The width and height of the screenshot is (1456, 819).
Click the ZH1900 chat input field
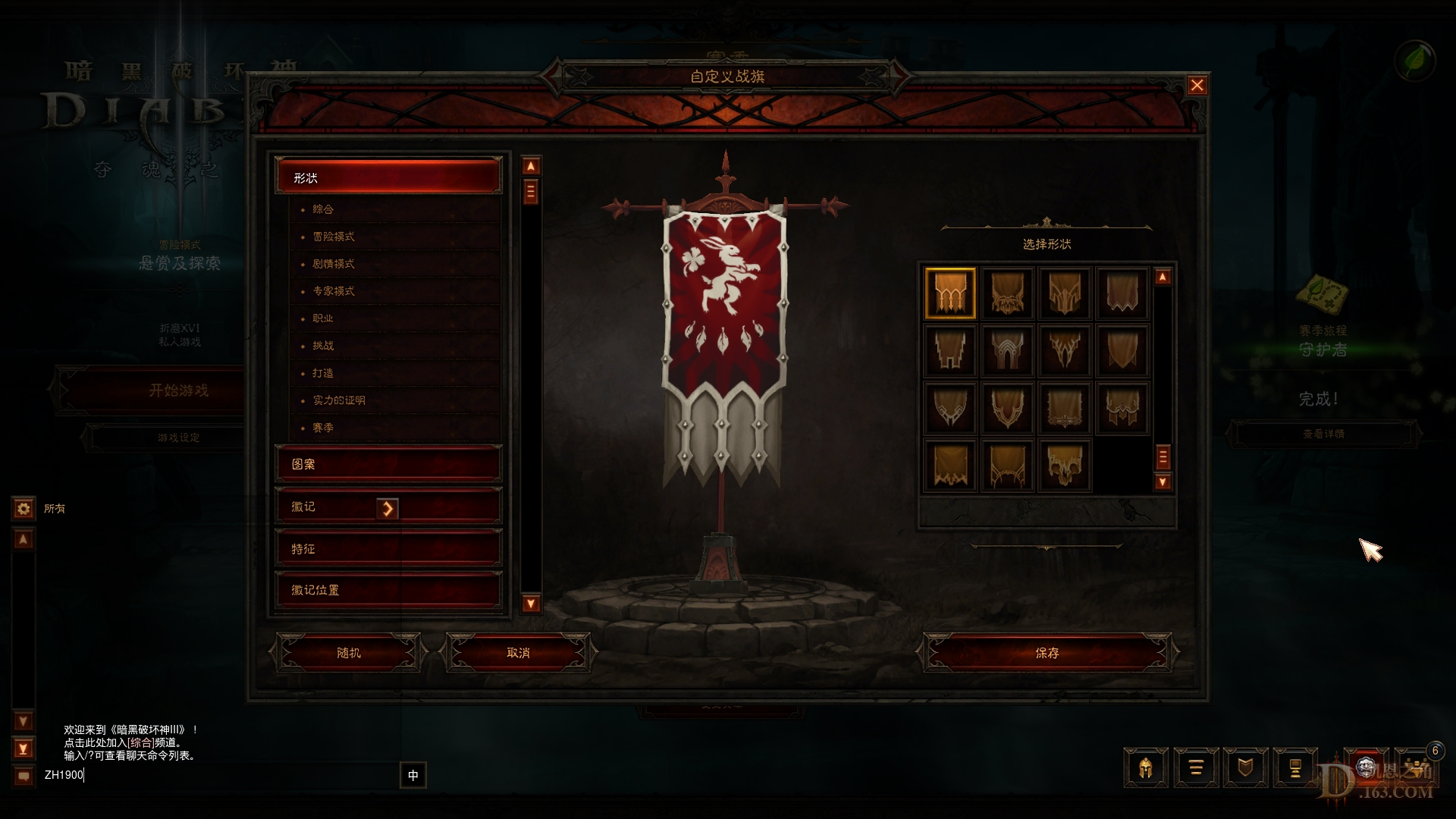point(152,776)
